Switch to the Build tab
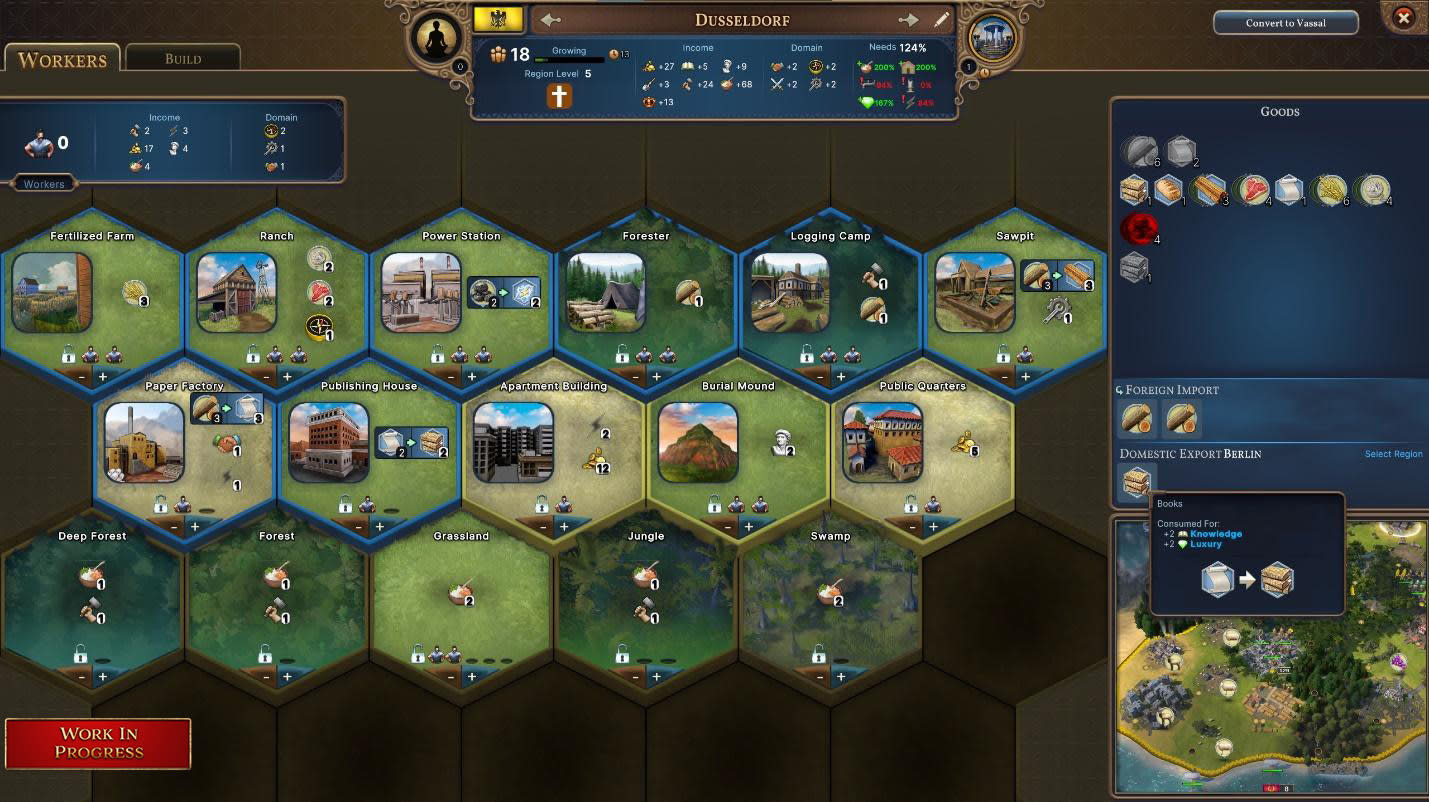 point(183,59)
